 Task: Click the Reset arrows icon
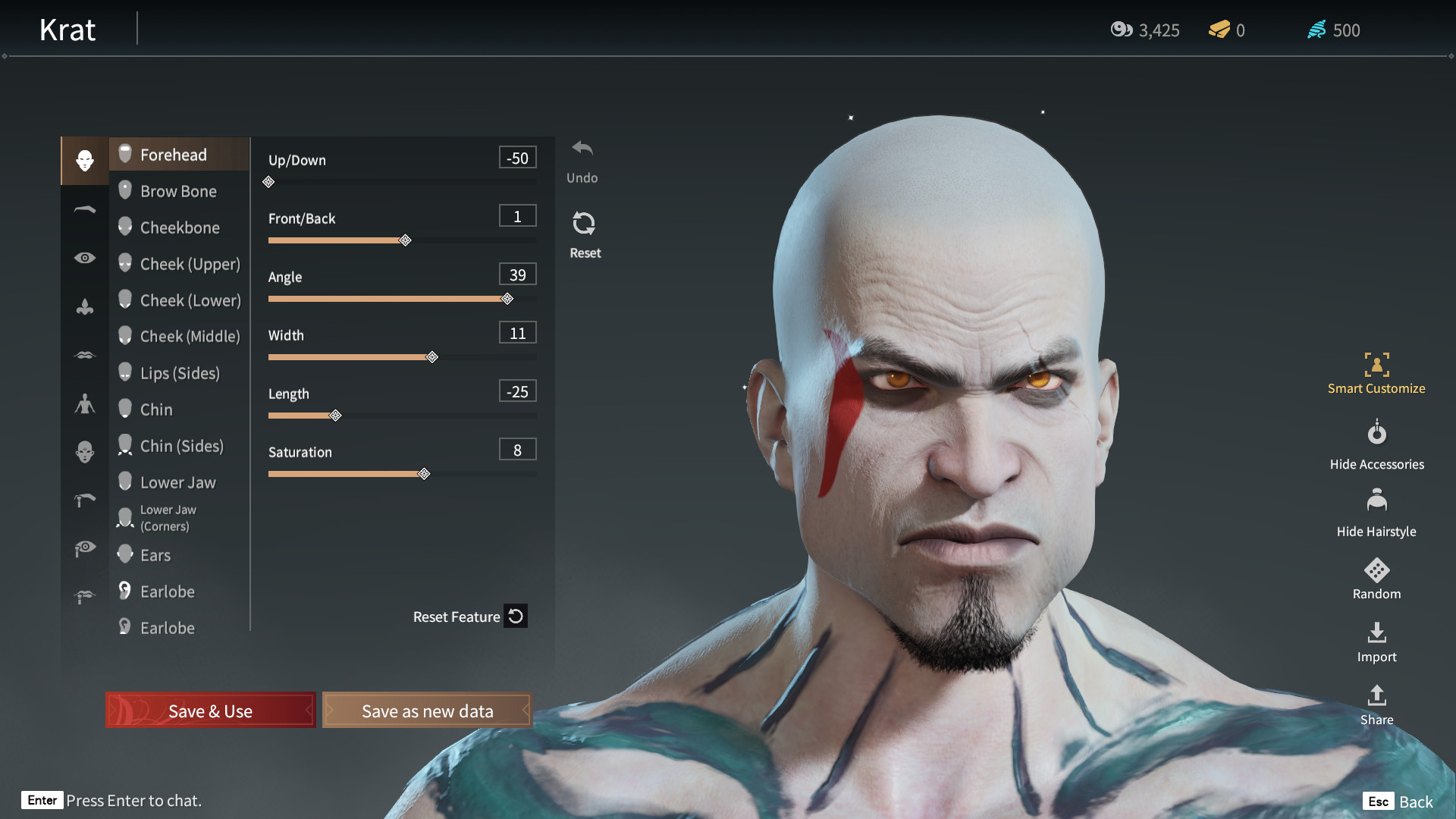[x=584, y=224]
